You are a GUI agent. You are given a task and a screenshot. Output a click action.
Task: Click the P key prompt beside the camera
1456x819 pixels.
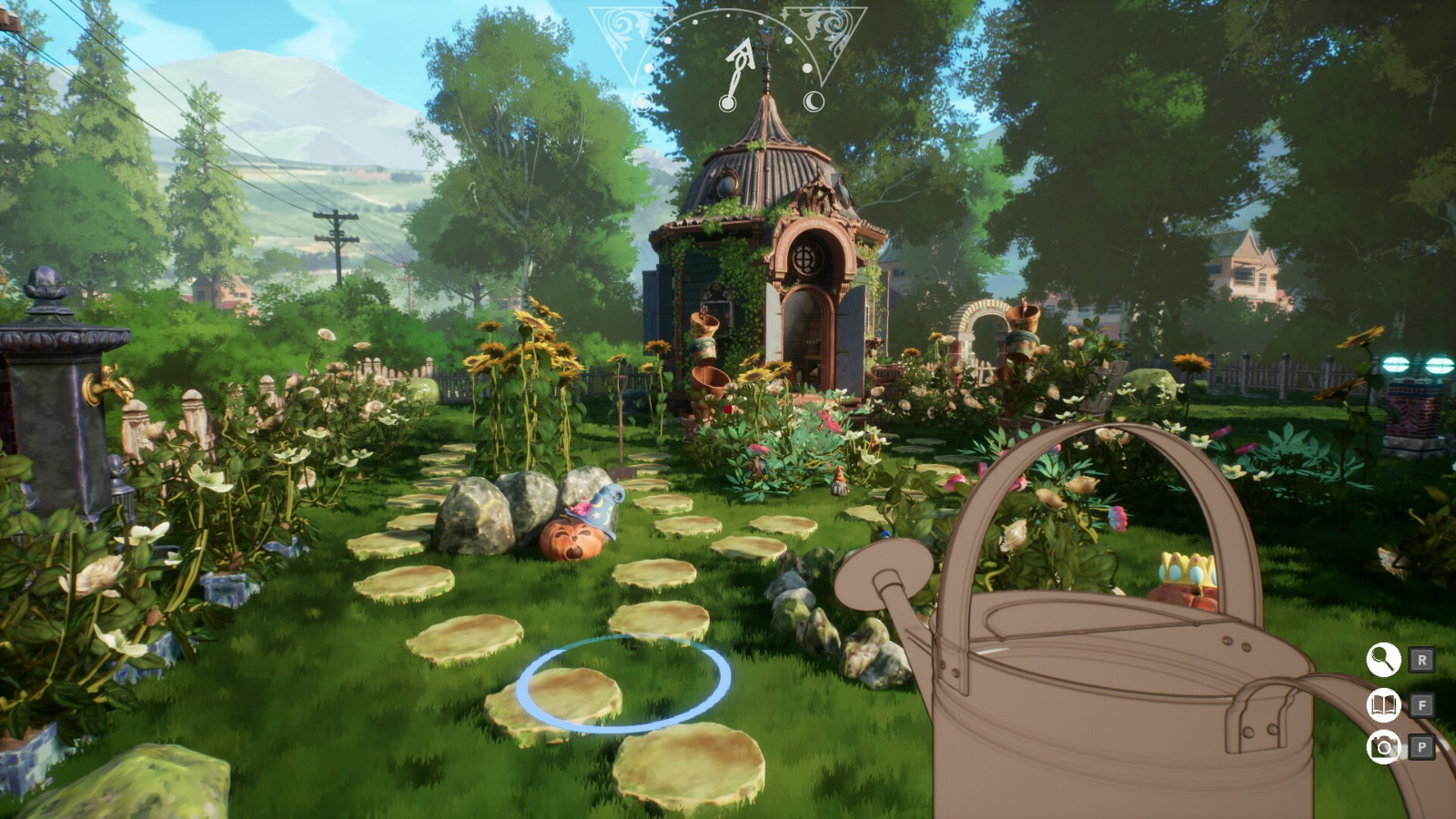(x=1422, y=748)
